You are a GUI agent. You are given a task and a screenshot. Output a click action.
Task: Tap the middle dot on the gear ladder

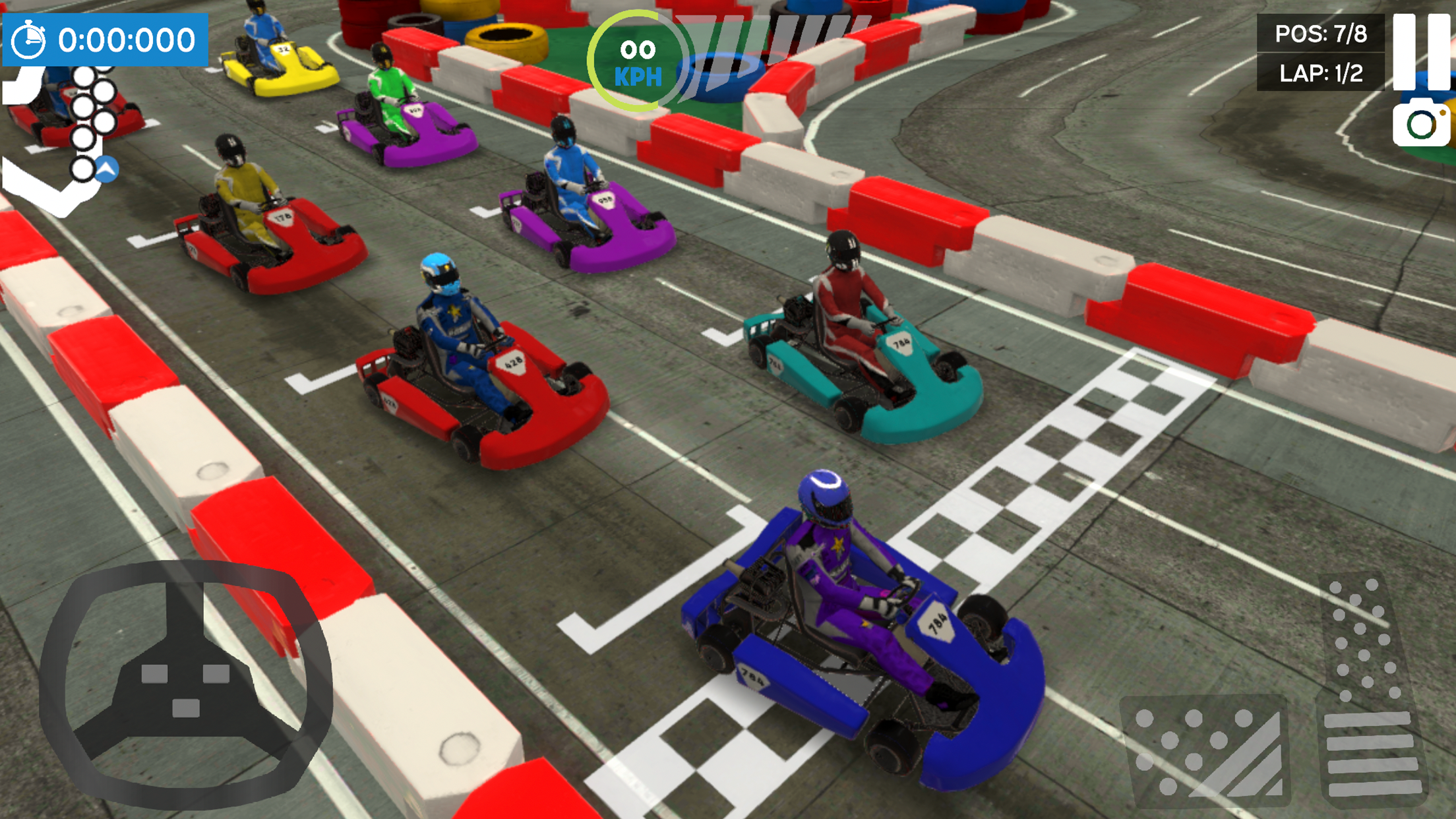84,108
